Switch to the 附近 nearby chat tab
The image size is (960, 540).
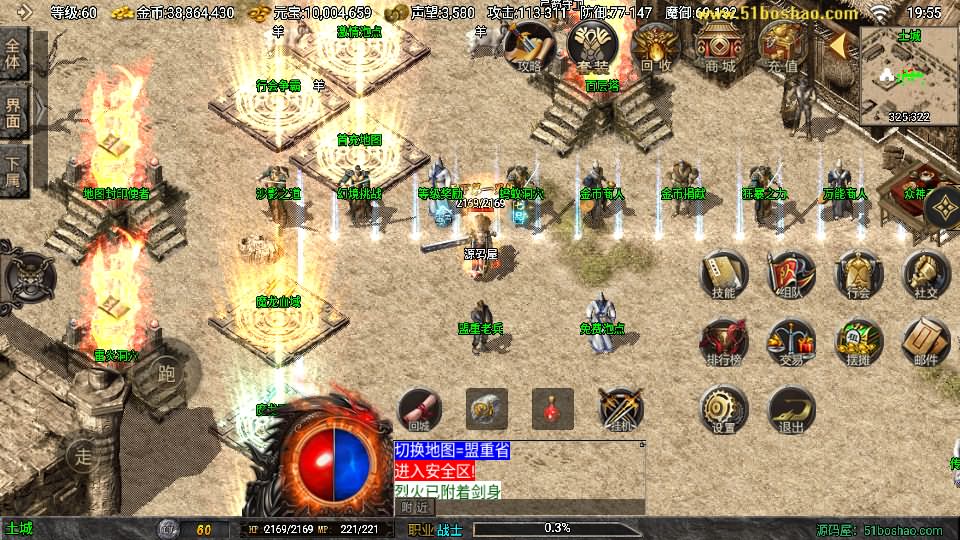(x=417, y=507)
